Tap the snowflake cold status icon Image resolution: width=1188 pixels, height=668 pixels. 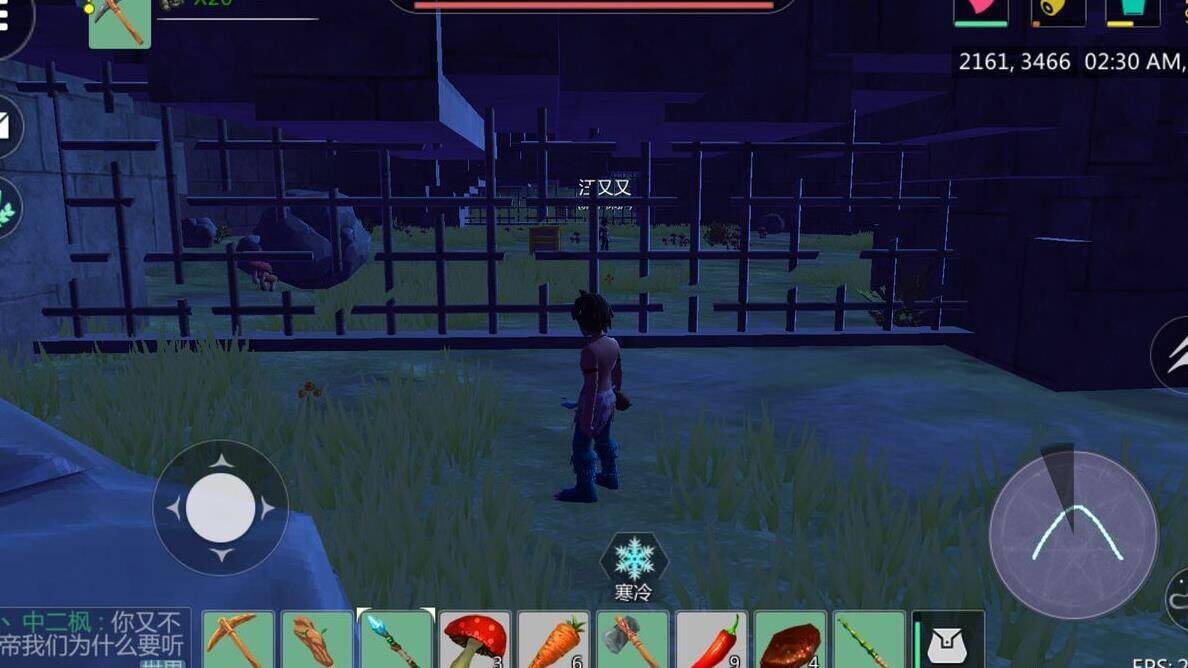pyautogui.click(x=634, y=558)
